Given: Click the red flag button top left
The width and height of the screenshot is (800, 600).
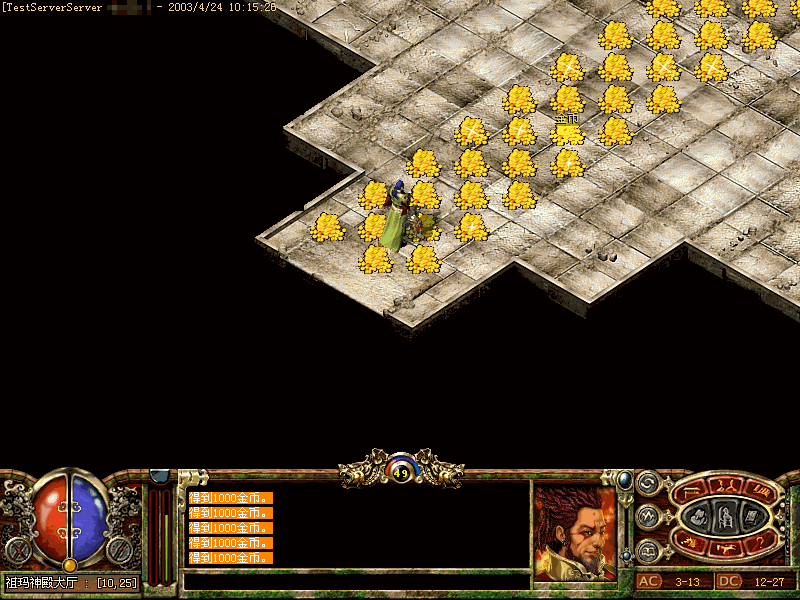Looking at the screenshot, I should [x=692, y=490].
